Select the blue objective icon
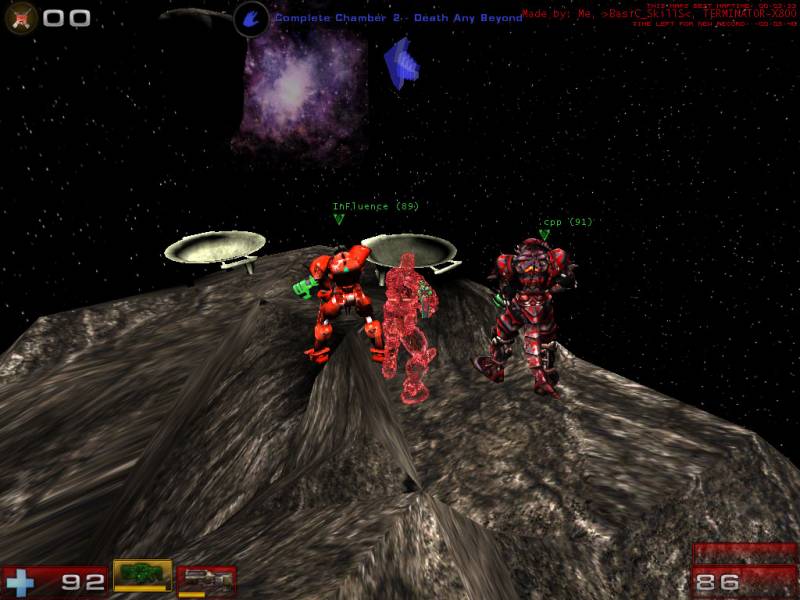This screenshot has height=600, width=800. click(x=251, y=18)
